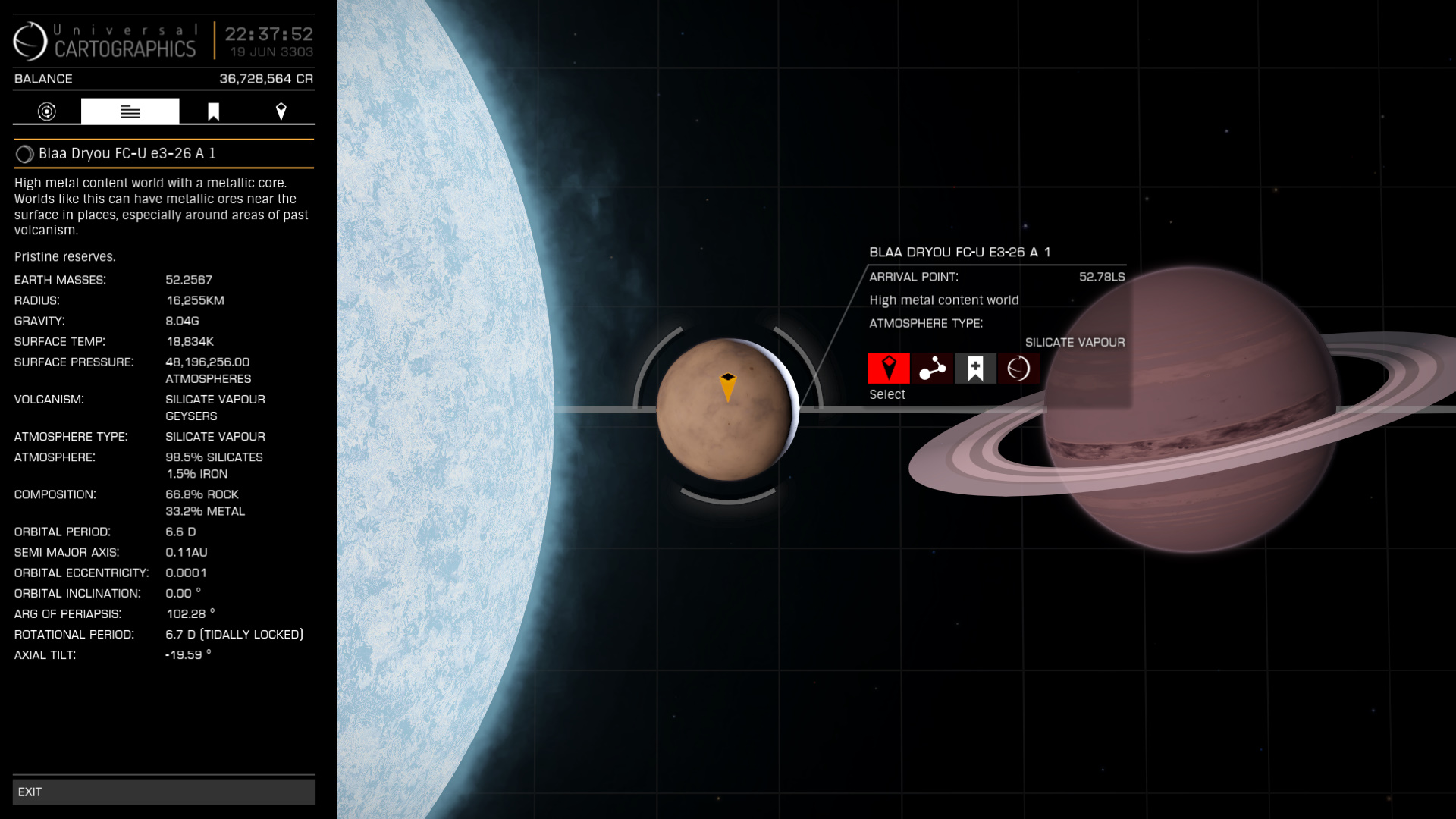Open the details list tab
Viewport: 1456px width, 819px height.
[130, 111]
